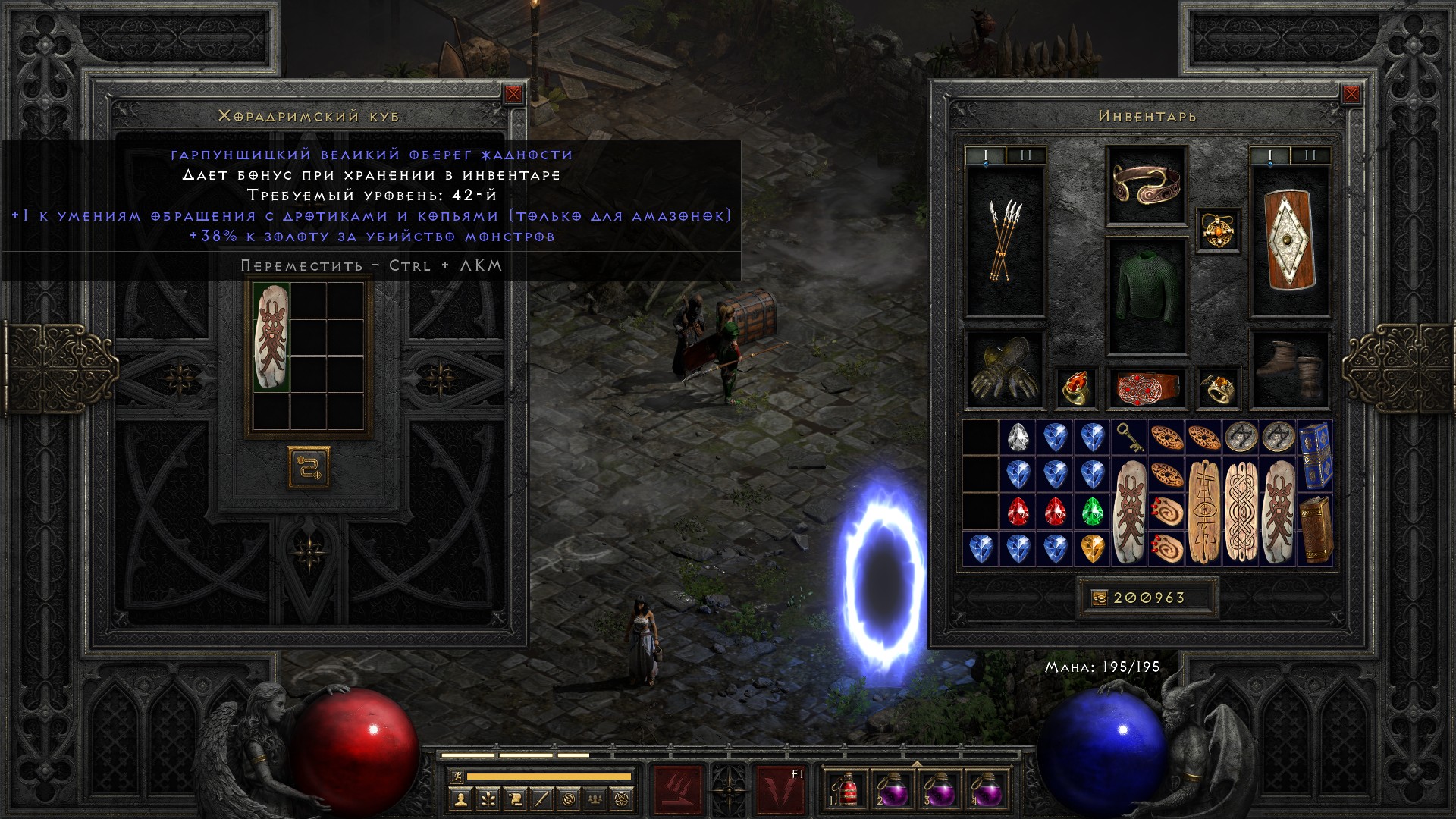Open the character sheet mini-panel button
Image resolution: width=1456 pixels, height=819 pixels.
pyautogui.click(x=460, y=799)
